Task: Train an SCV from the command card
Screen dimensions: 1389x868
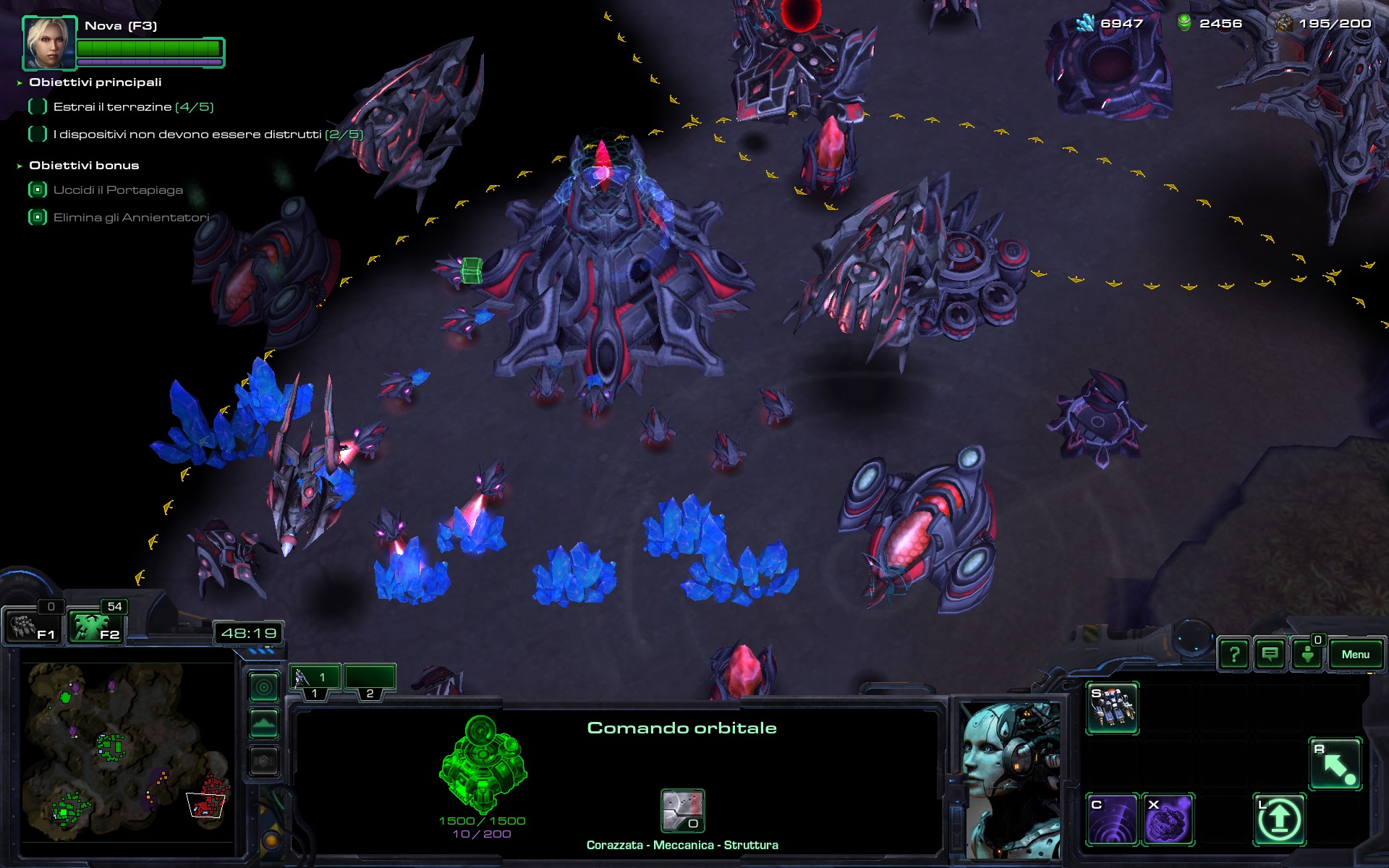Action: pos(1112,708)
